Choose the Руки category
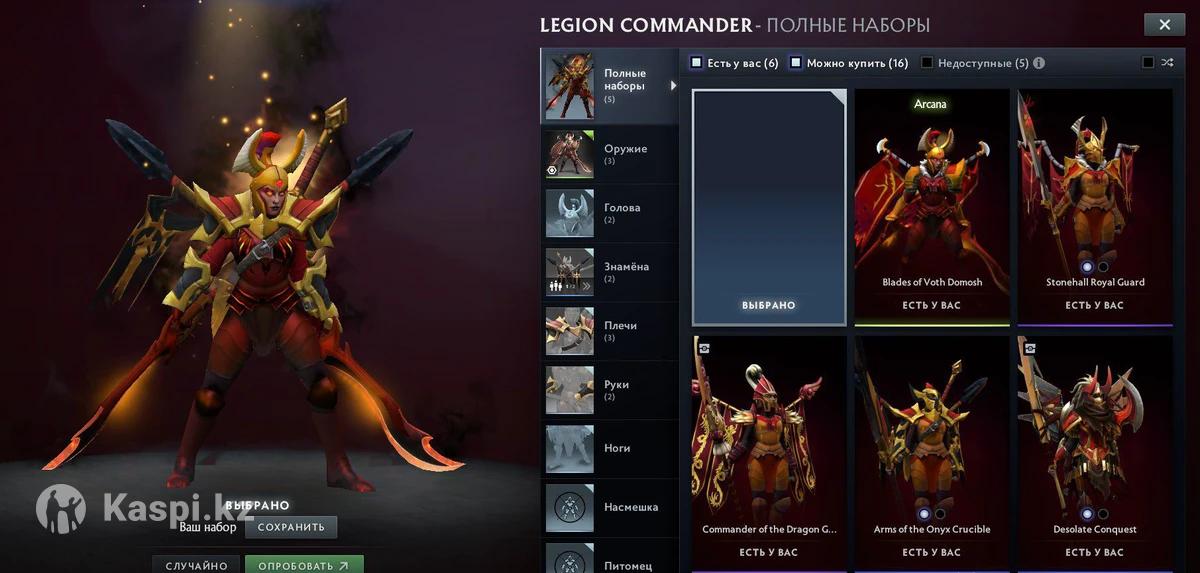Screen dimensions: 1200x573 609,390
